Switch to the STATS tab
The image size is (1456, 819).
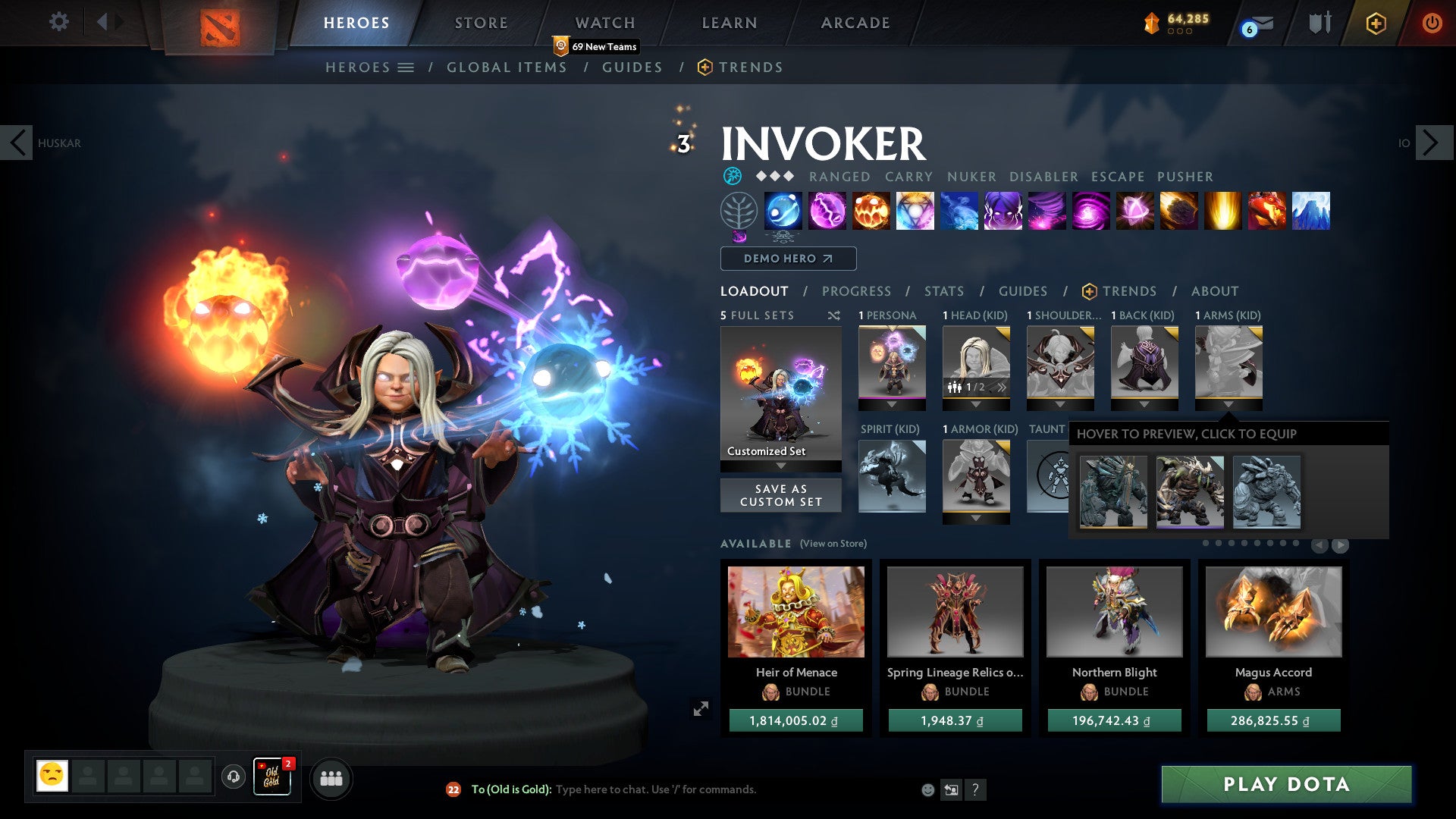coord(943,290)
